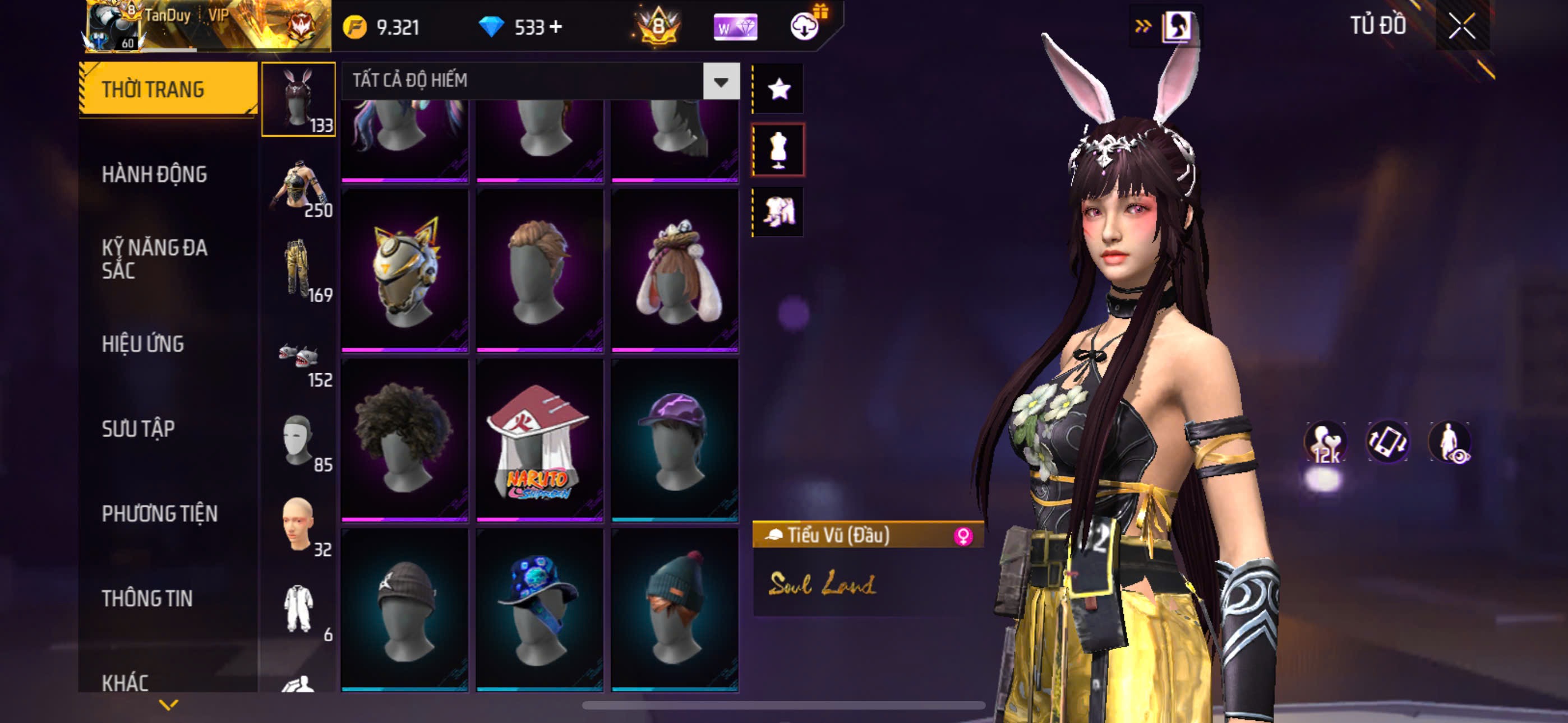Open the Phương Tiện tab
Screen dimensions: 1568x723
159,515
